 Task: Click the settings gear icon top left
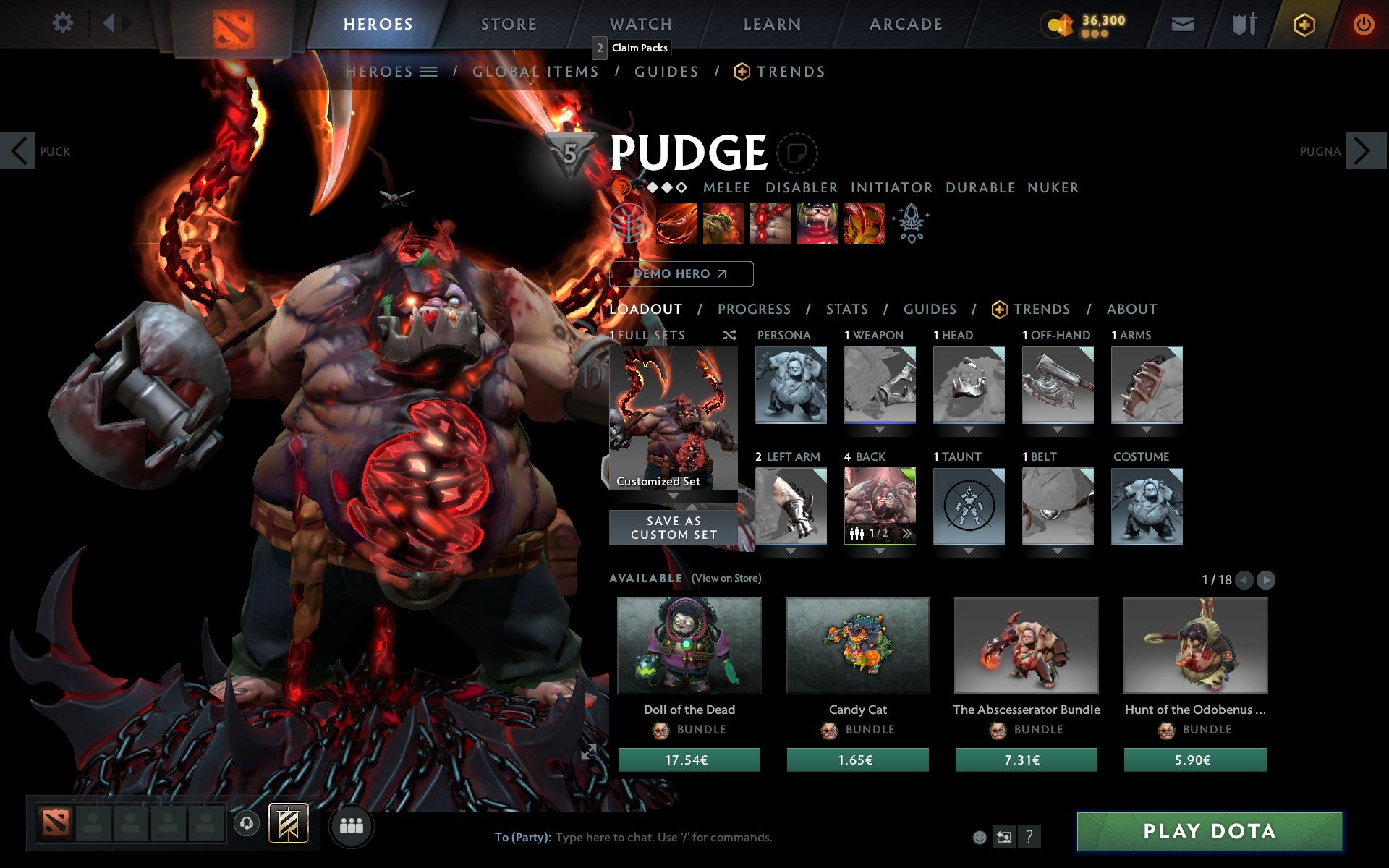coord(64,23)
